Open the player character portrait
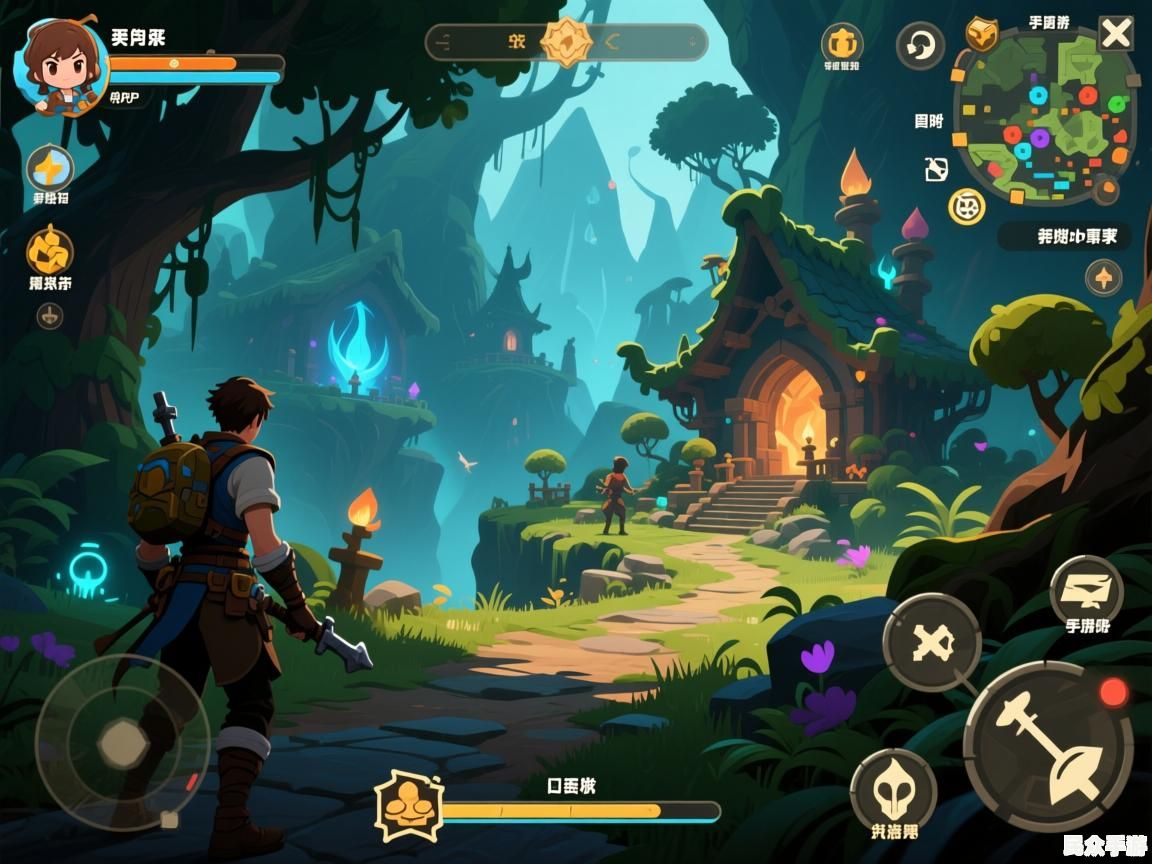The width and height of the screenshot is (1152, 864). pyautogui.click(x=61, y=68)
